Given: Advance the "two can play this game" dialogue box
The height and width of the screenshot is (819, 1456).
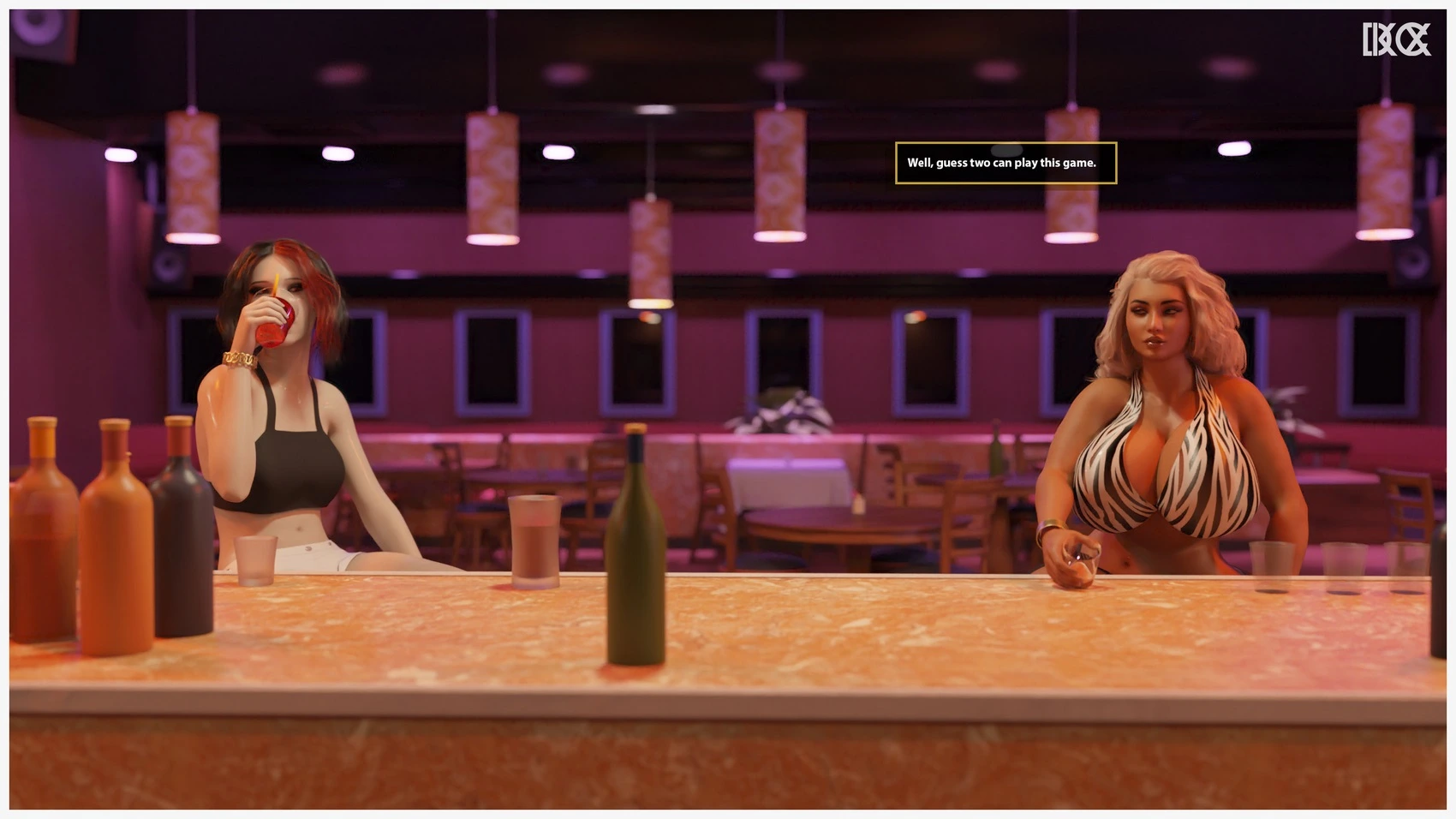Looking at the screenshot, I should (1005, 163).
